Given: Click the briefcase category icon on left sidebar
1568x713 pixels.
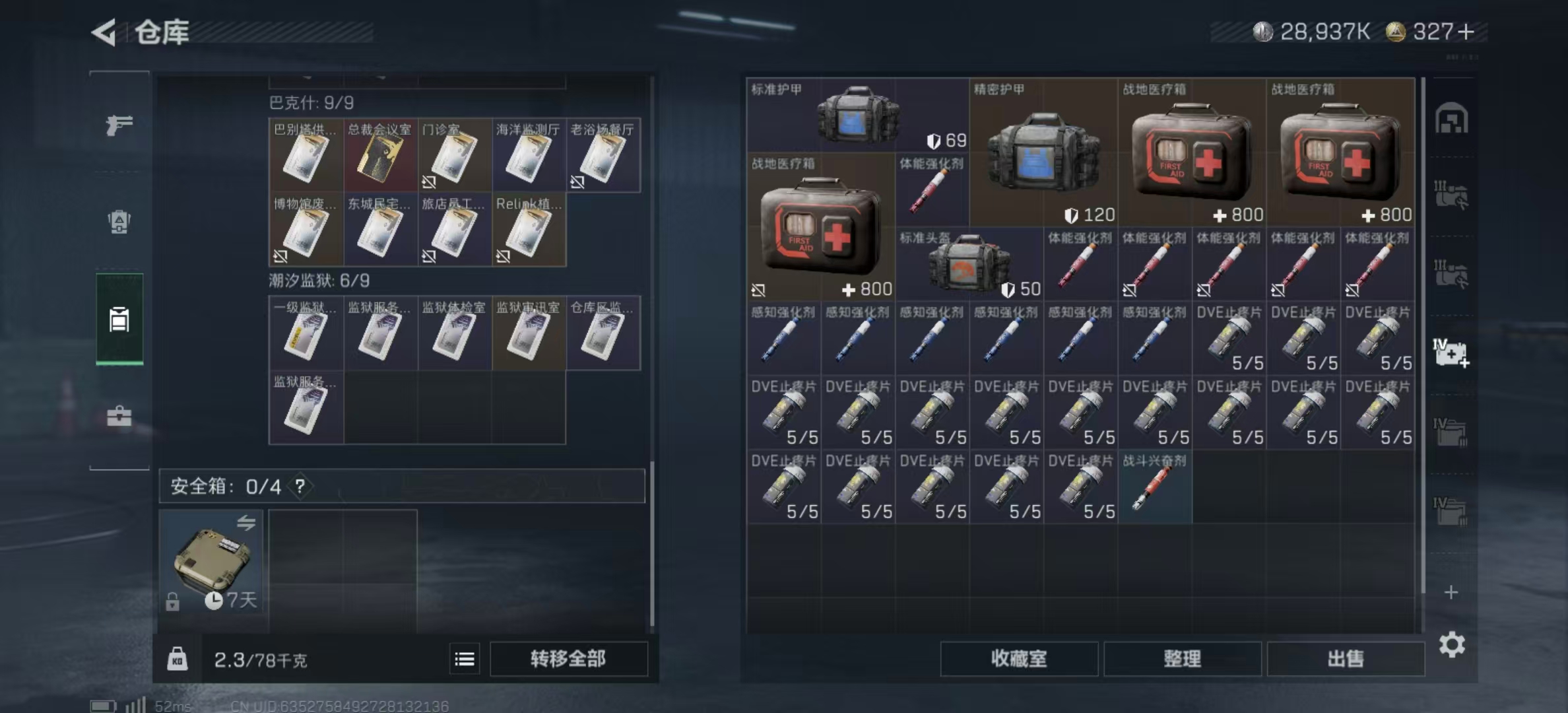Looking at the screenshot, I should pyautogui.click(x=119, y=417).
